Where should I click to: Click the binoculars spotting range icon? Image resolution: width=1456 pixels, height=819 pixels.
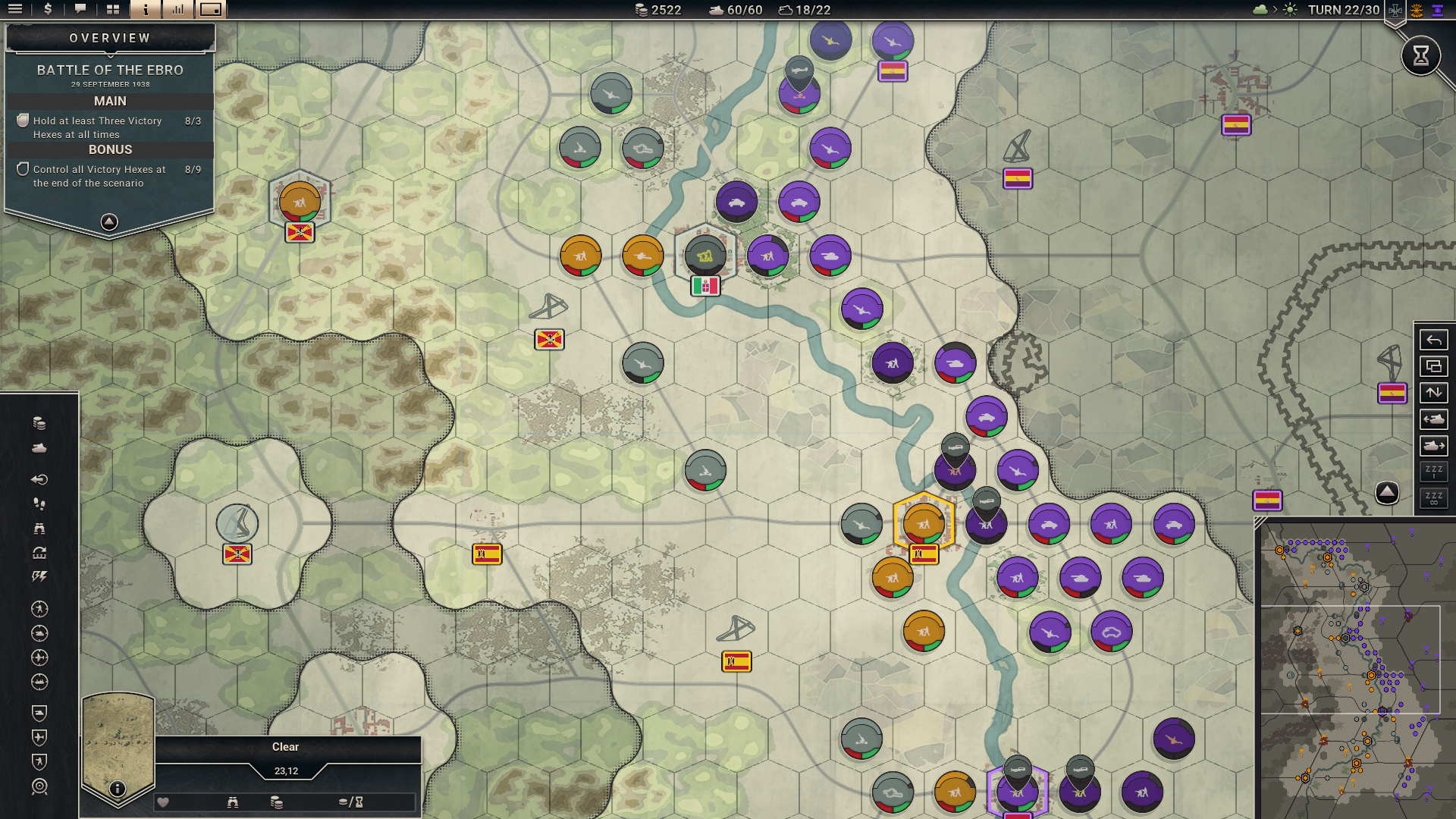click(38, 529)
